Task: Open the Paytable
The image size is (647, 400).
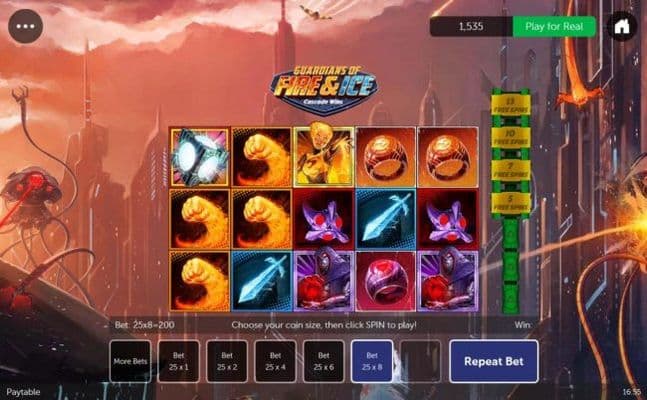Action: click(x=23, y=392)
